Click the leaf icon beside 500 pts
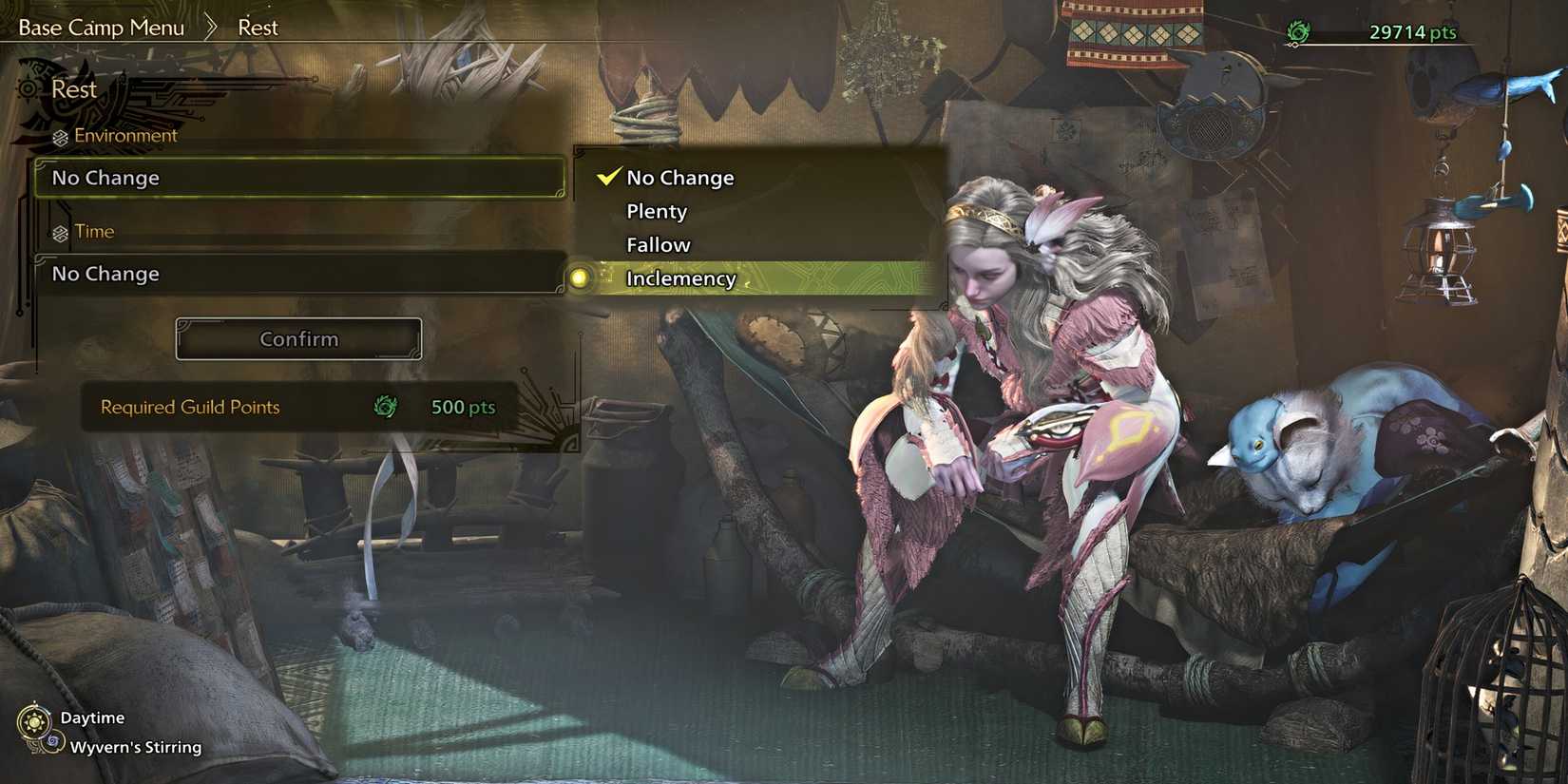This screenshot has height=784, width=1568. click(x=384, y=407)
